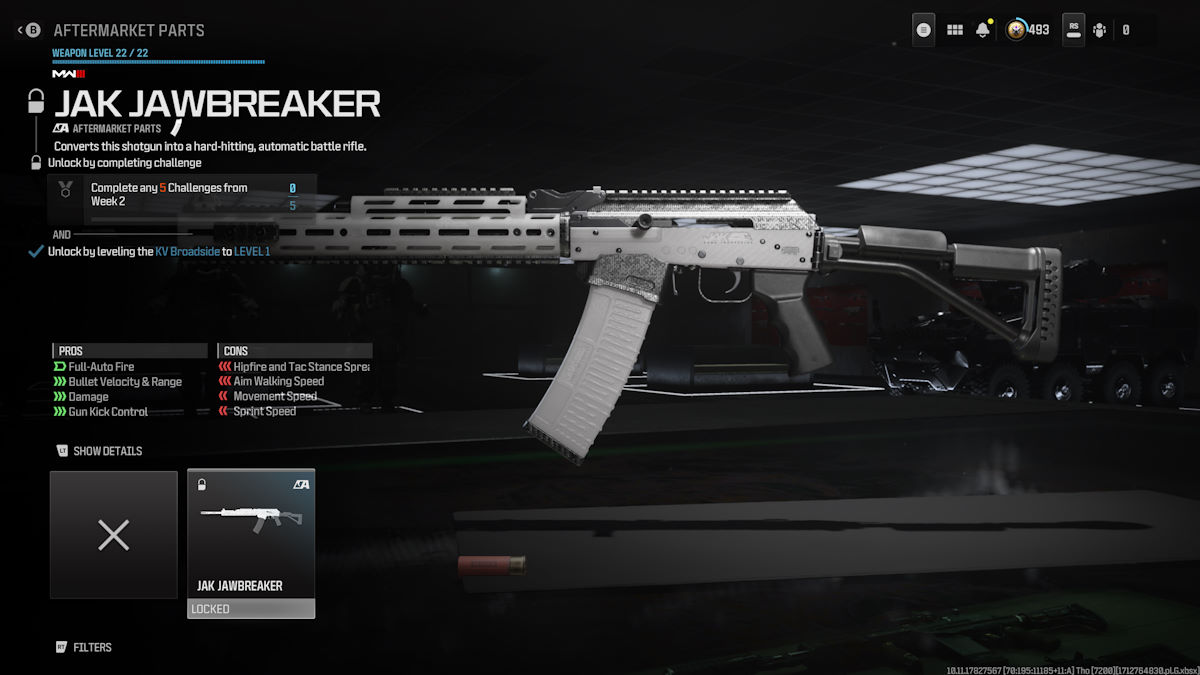The width and height of the screenshot is (1200, 675).
Task: Go back from Aftermarket Parts screen
Action: pyautogui.click(x=30, y=30)
